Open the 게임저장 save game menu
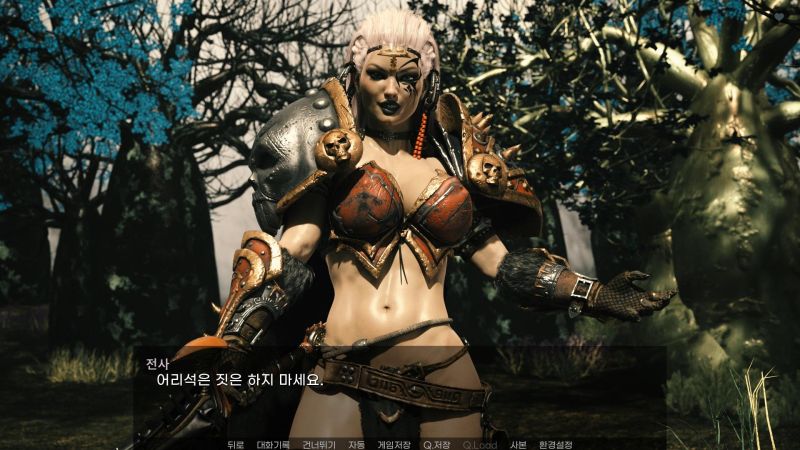 [x=393, y=444]
